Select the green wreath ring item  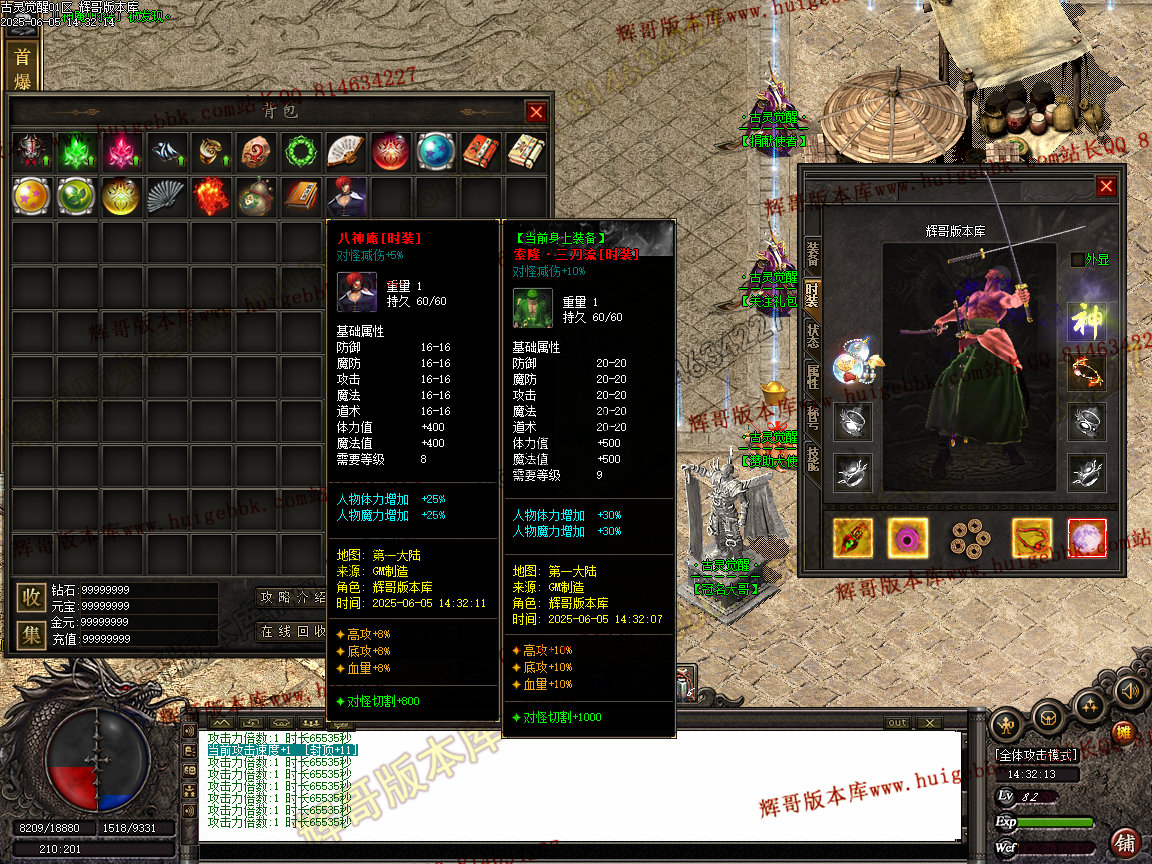[x=300, y=152]
